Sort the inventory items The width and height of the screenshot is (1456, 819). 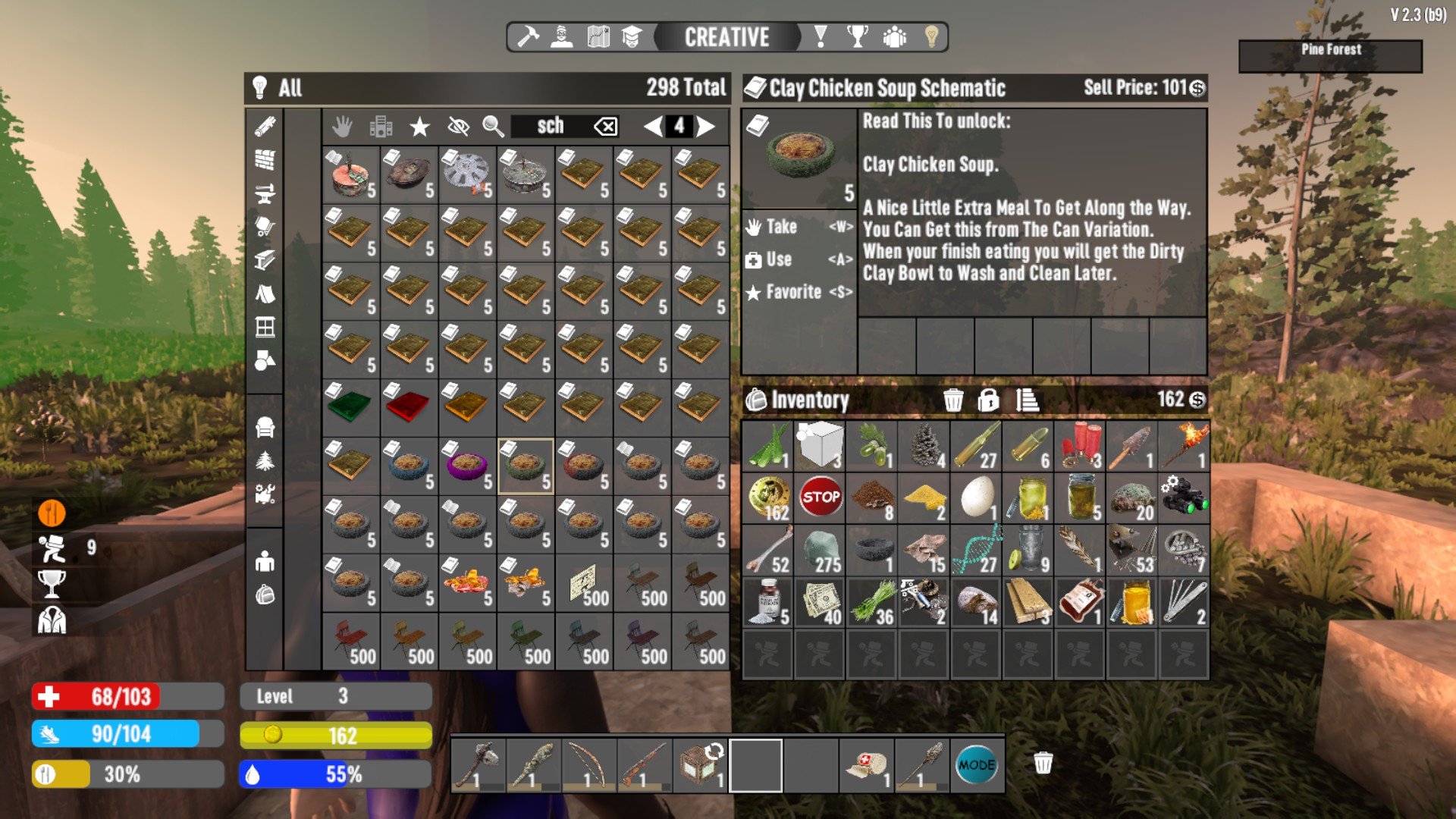click(x=1027, y=400)
